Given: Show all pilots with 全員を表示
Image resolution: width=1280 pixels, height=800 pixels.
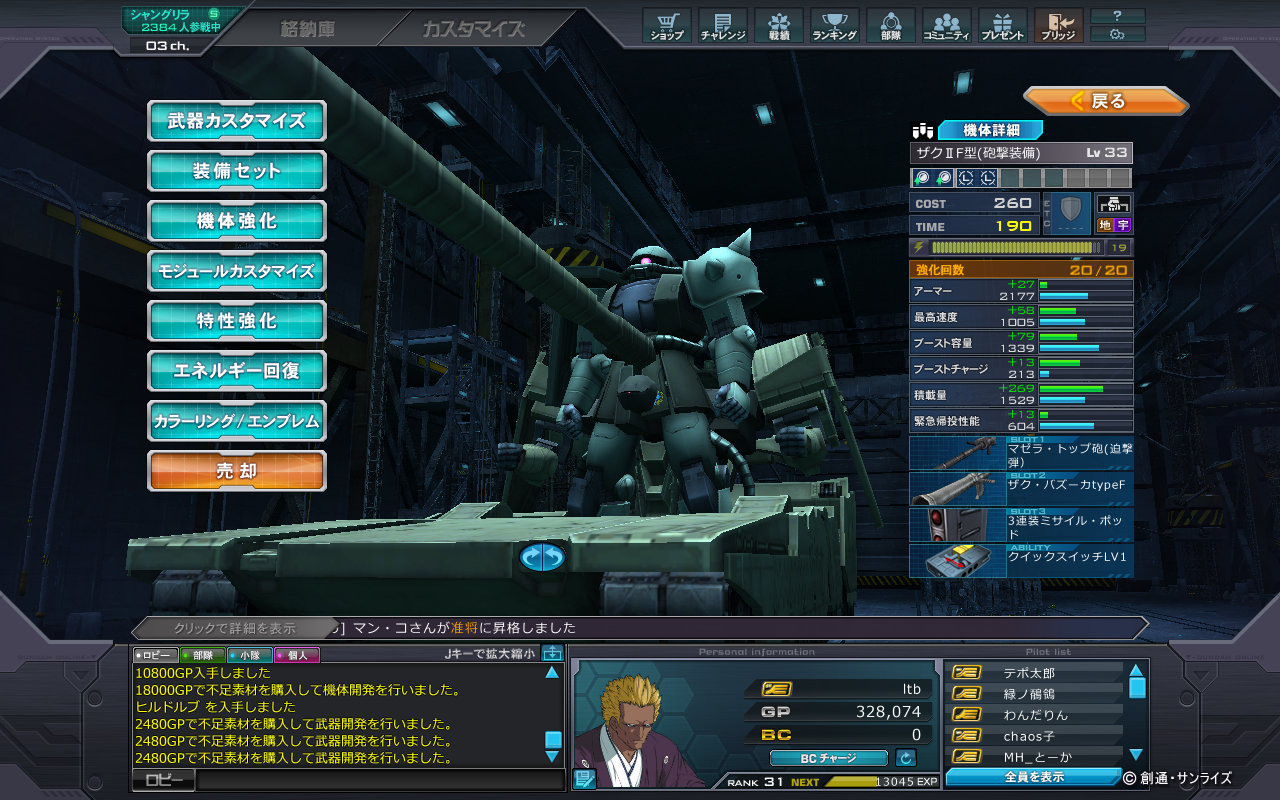Looking at the screenshot, I should click(x=1034, y=777).
